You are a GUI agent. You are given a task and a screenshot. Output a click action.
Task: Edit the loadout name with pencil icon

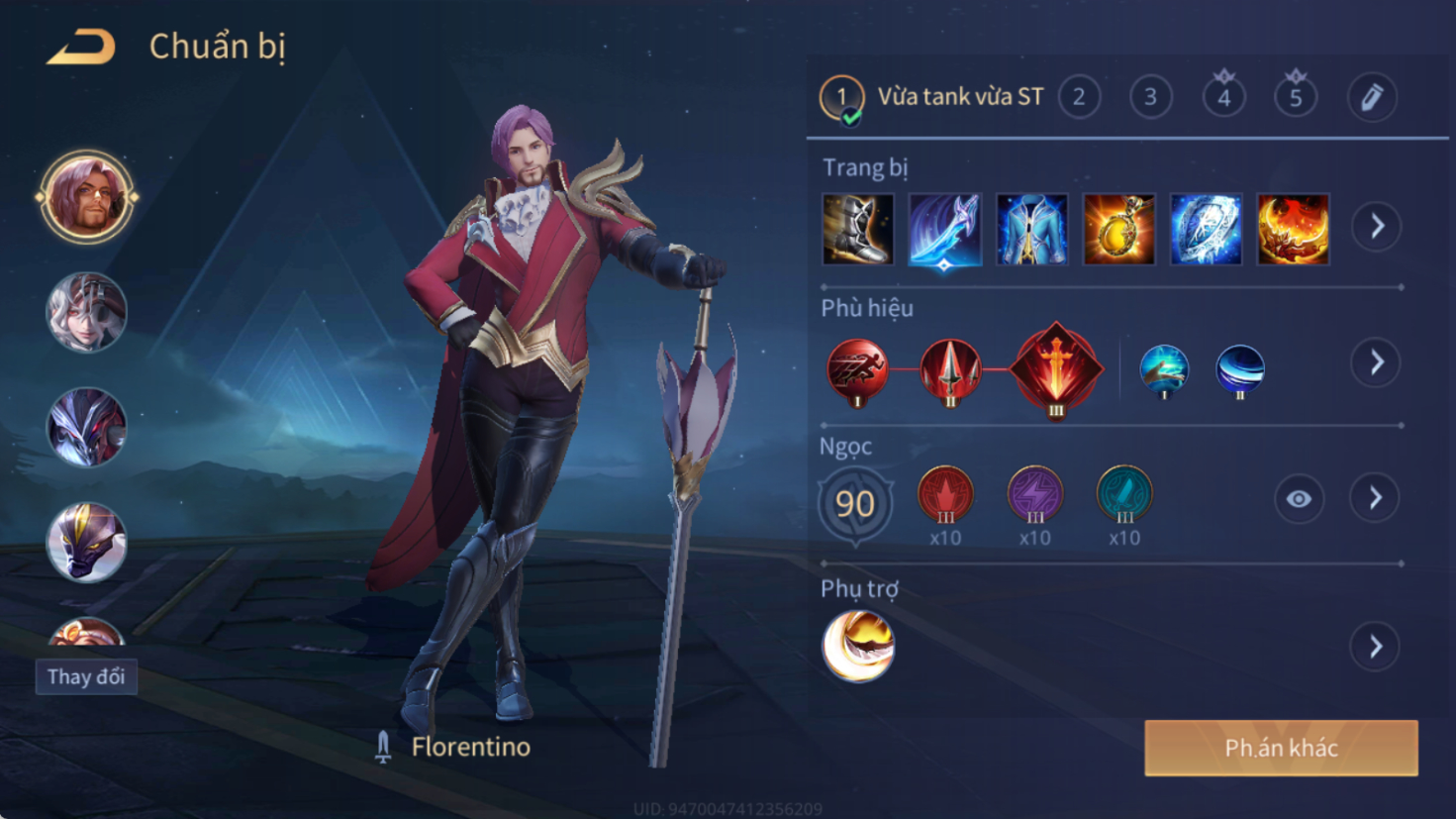pyautogui.click(x=1372, y=97)
